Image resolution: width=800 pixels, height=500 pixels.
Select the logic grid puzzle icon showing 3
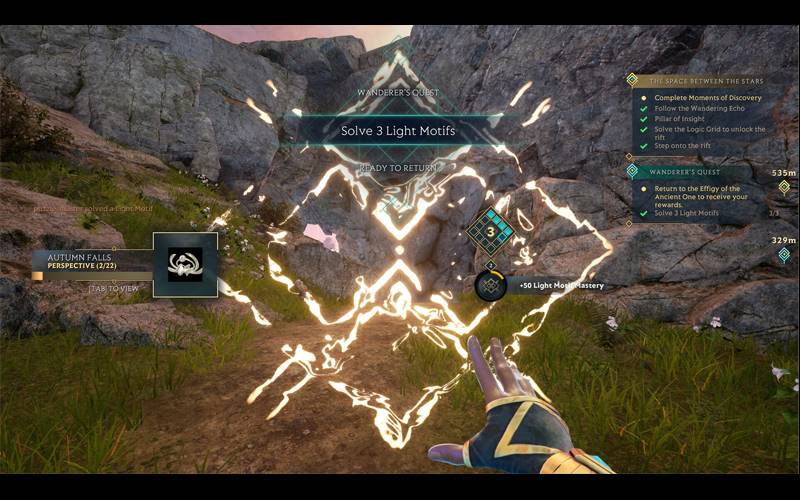tap(491, 231)
